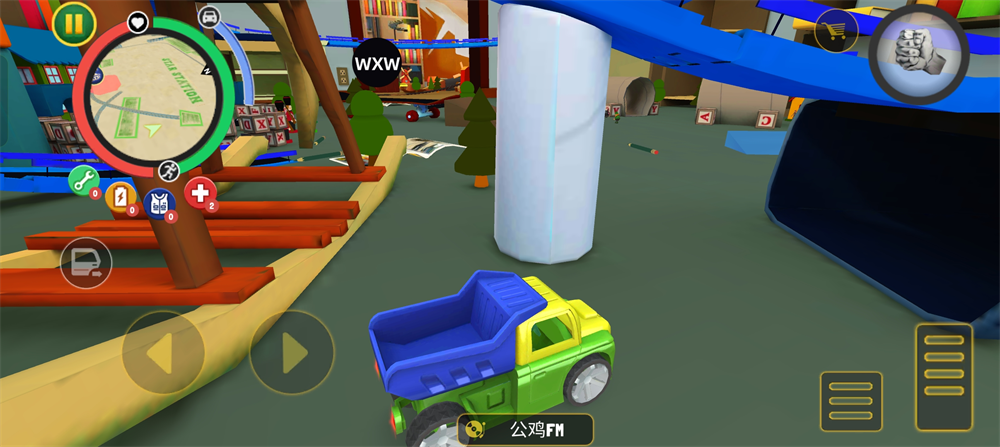This screenshot has width=1000, height=447.
Task: Open the shopping cart store
Action: (836, 31)
